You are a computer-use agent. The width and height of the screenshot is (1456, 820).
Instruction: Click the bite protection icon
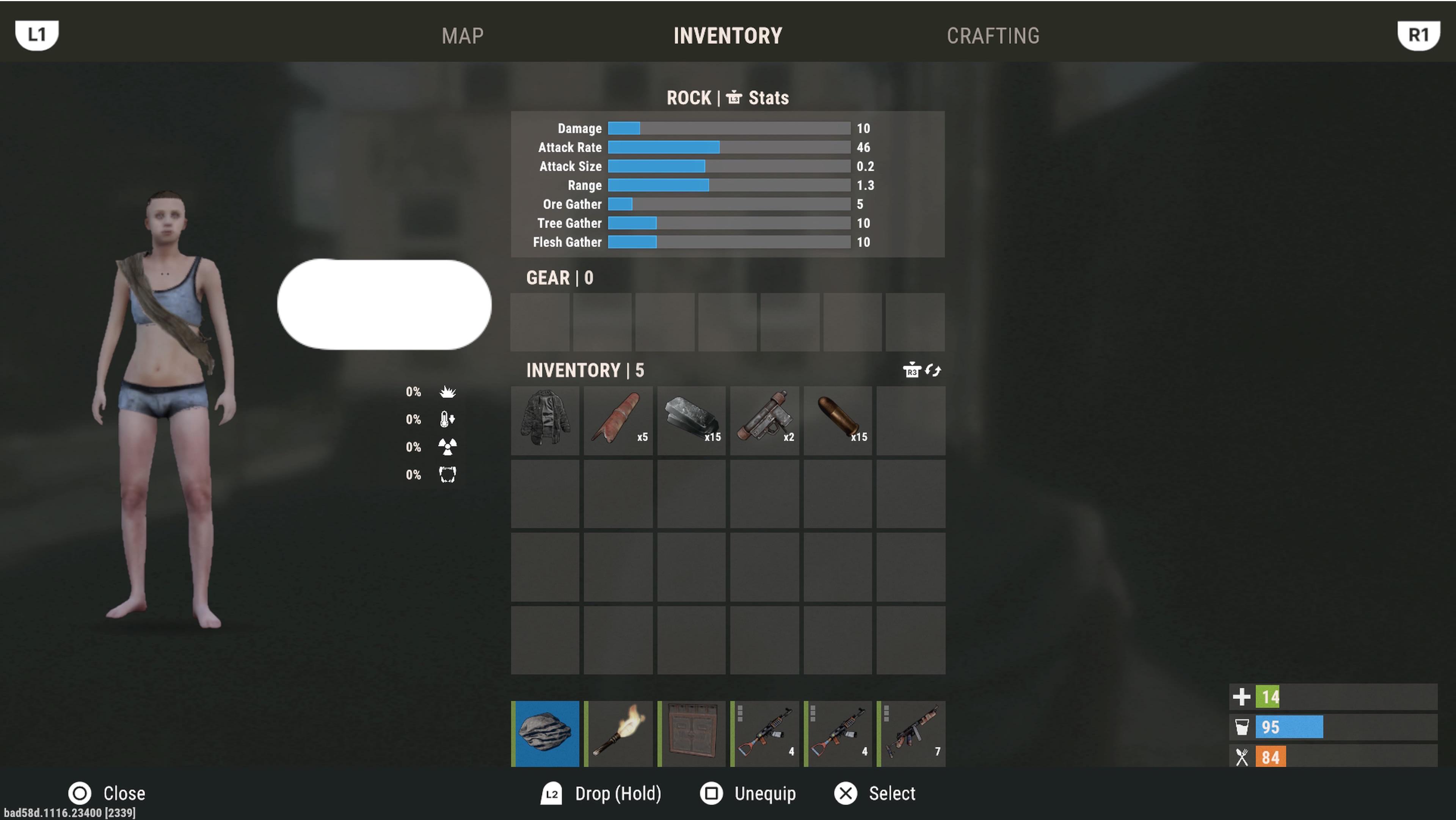point(447,475)
